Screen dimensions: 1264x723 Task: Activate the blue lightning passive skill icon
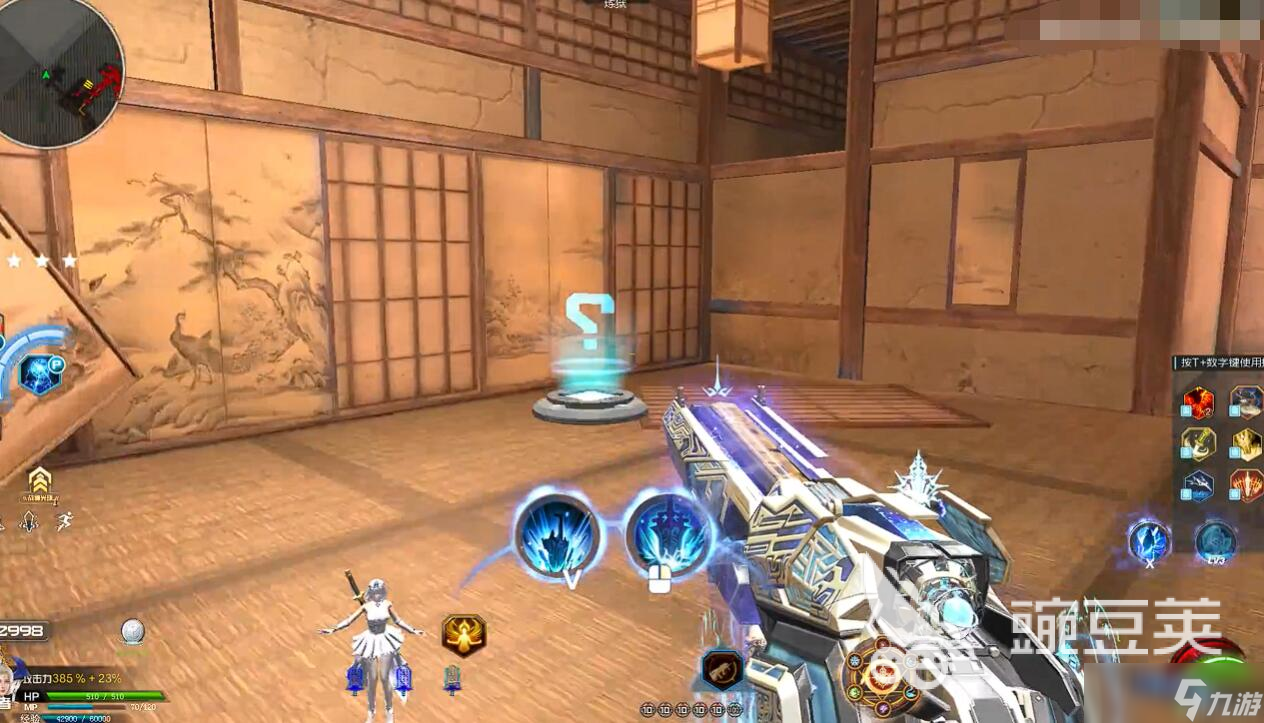(40, 374)
